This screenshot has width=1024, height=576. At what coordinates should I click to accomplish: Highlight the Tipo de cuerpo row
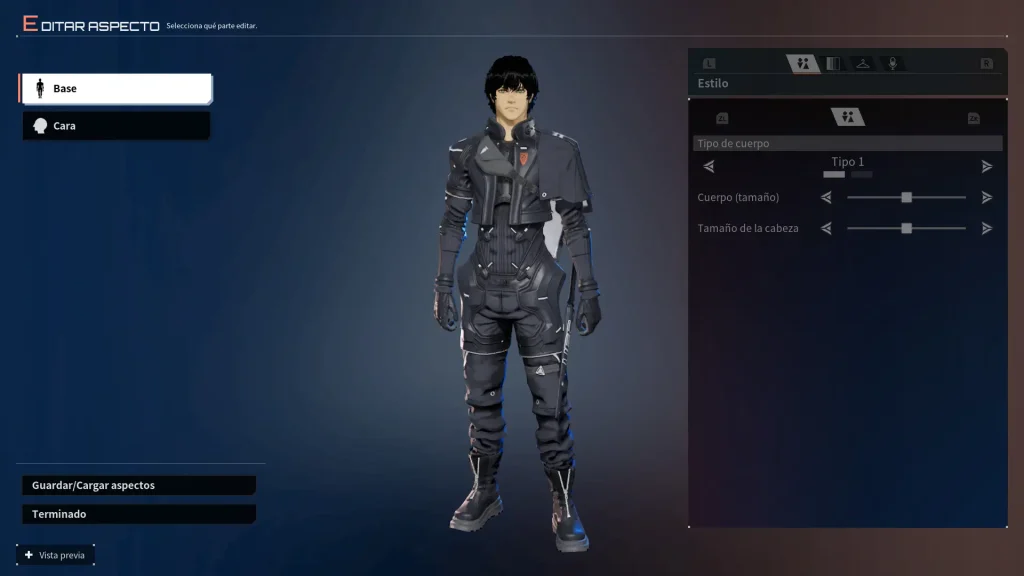(x=847, y=144)
